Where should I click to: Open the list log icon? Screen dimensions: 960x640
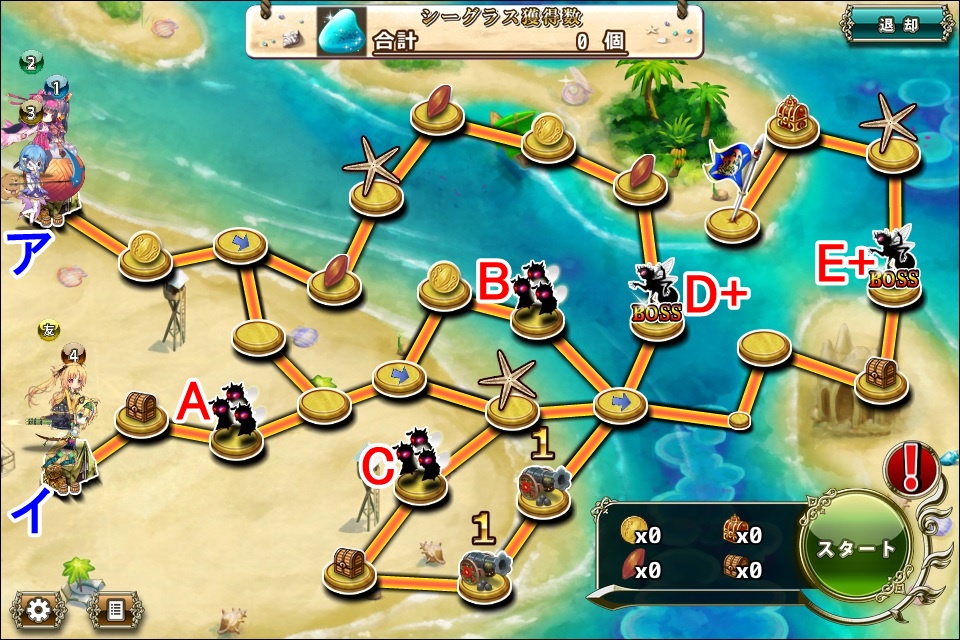pos(114,608)
